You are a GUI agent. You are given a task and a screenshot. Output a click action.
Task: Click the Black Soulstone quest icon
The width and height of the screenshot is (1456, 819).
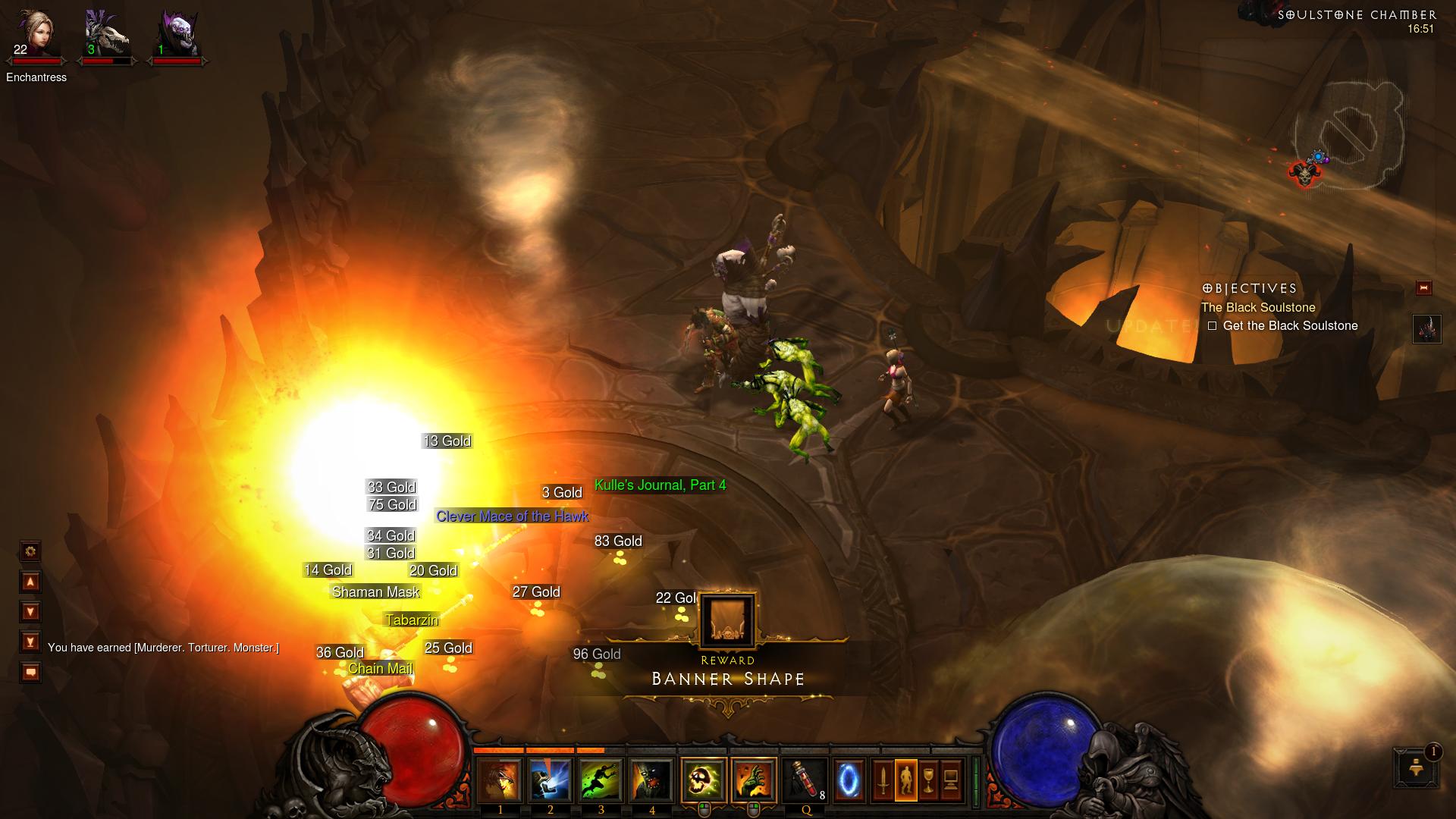[x=1426, y=329]
